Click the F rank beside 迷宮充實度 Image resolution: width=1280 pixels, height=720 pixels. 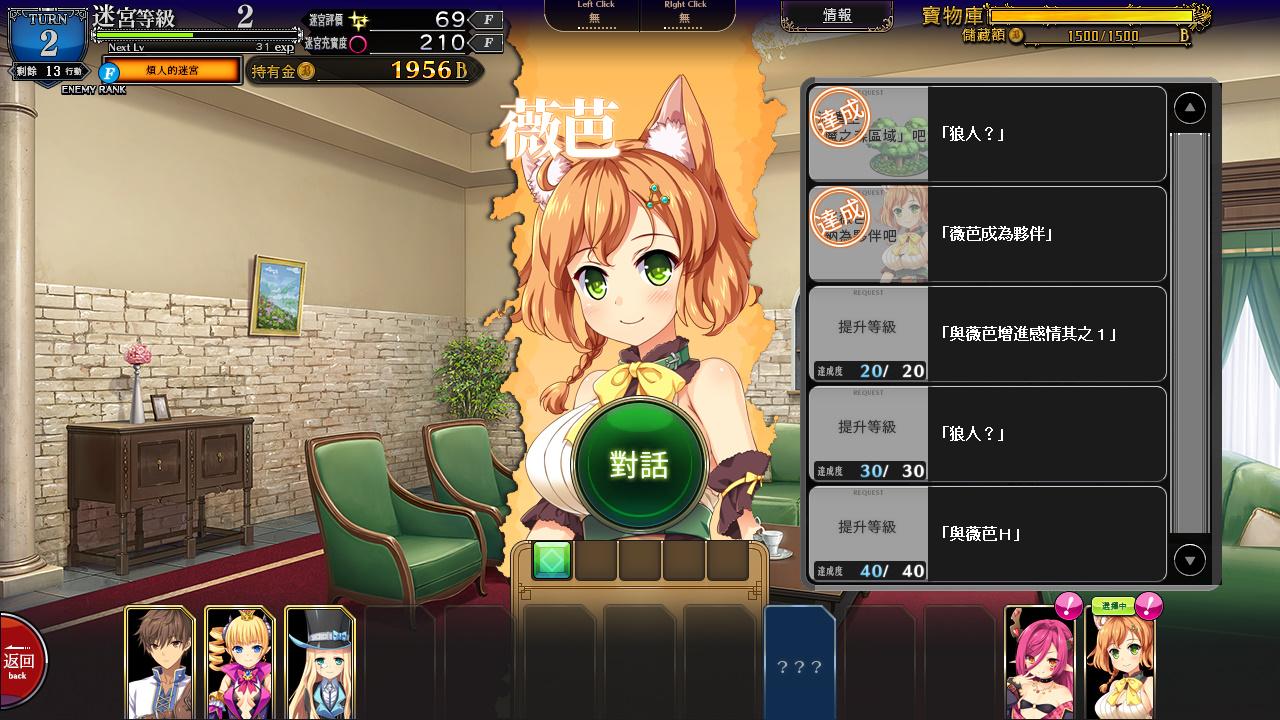[x=487, y=43]
